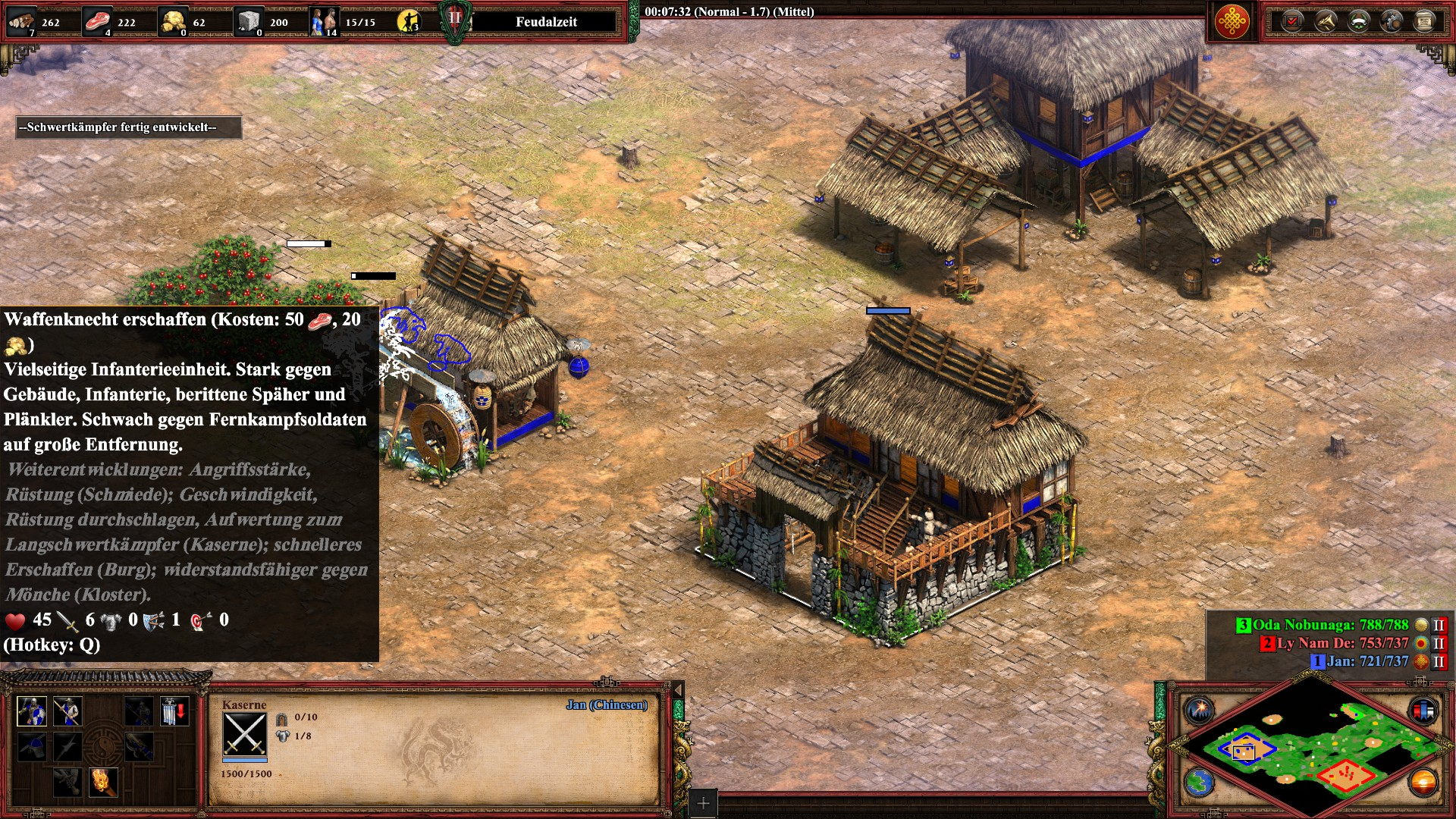The height and width of the screenshot is (819, 1456).
Task: Toggle the minimap globe mode button
Action: [x=1200, y=782]
